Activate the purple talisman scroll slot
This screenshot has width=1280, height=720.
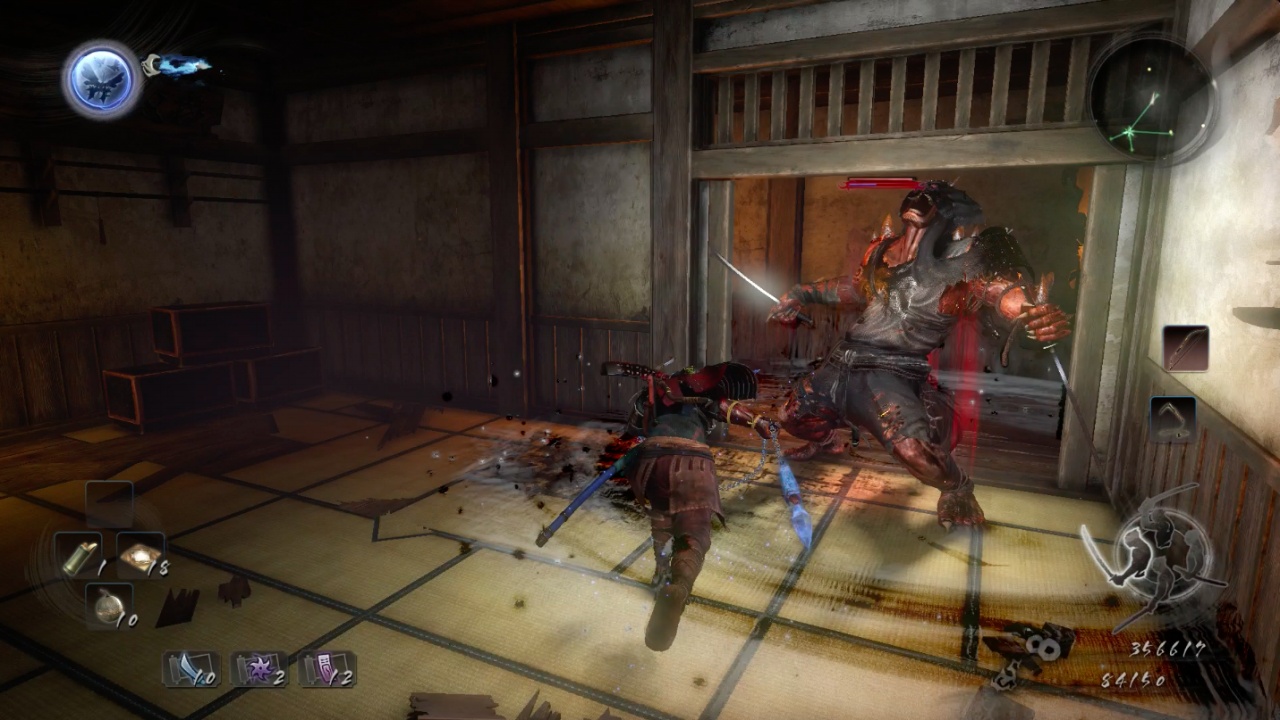327,669
